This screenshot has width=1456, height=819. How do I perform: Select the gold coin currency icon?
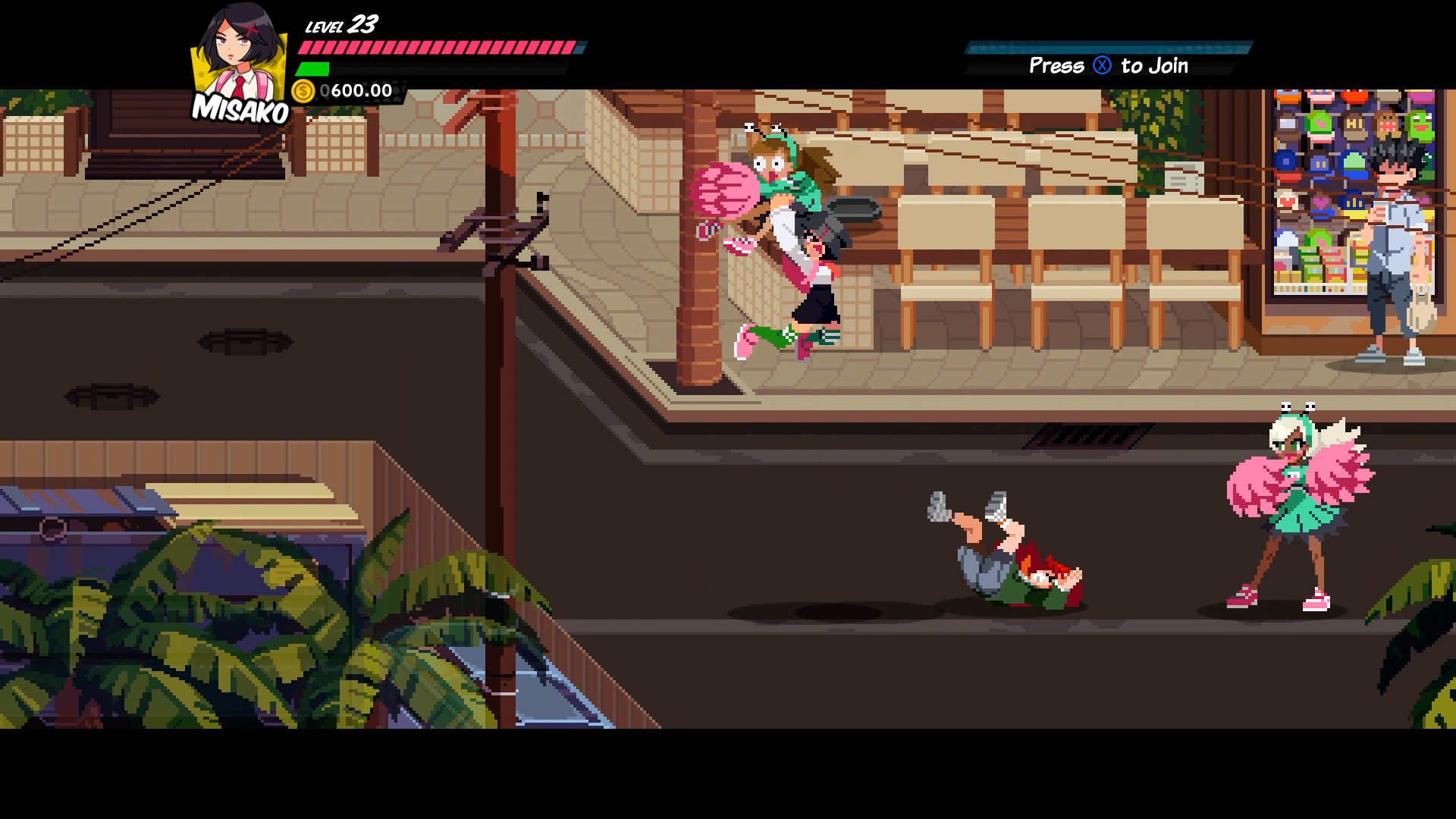303,92
